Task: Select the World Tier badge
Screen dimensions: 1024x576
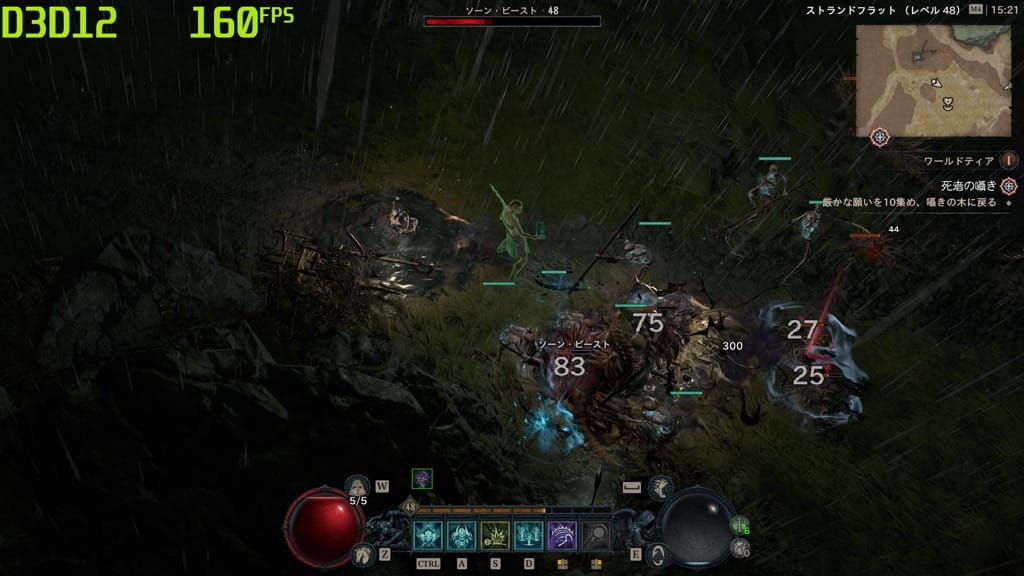Action: (1009, 160)
